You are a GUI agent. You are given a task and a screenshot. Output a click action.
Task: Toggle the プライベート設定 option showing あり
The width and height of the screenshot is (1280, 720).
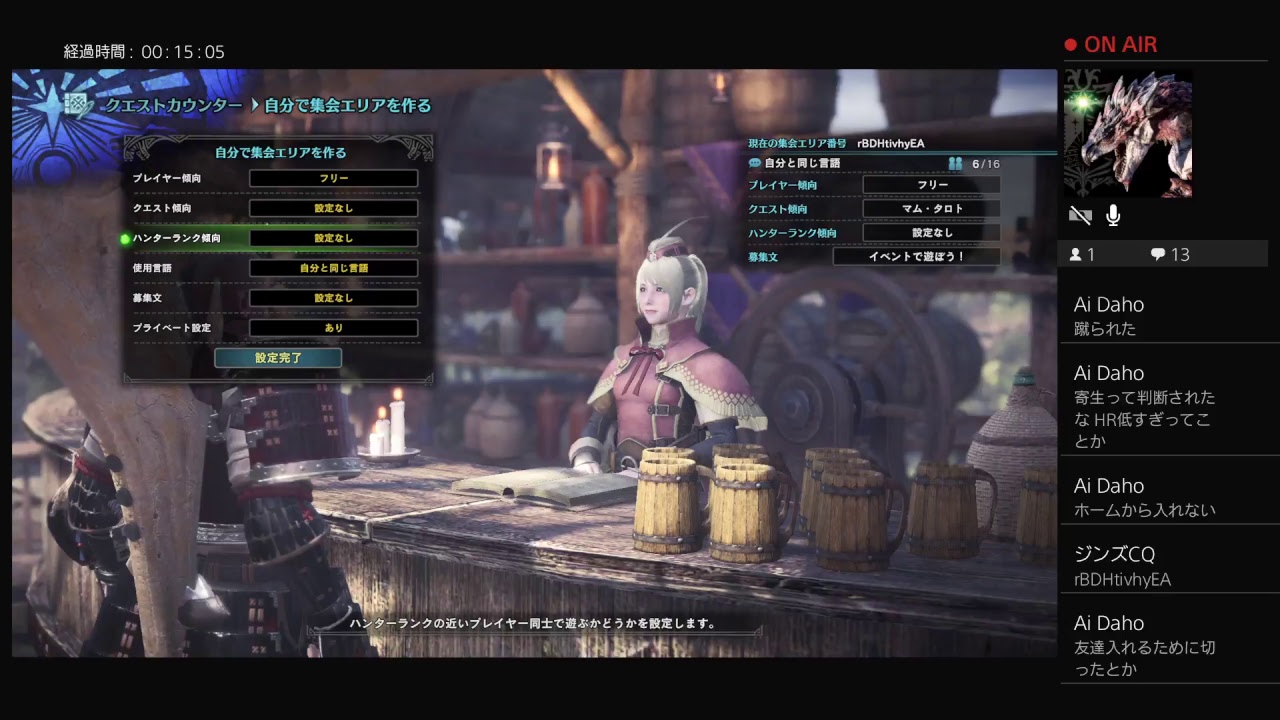[x=333, y=328]
